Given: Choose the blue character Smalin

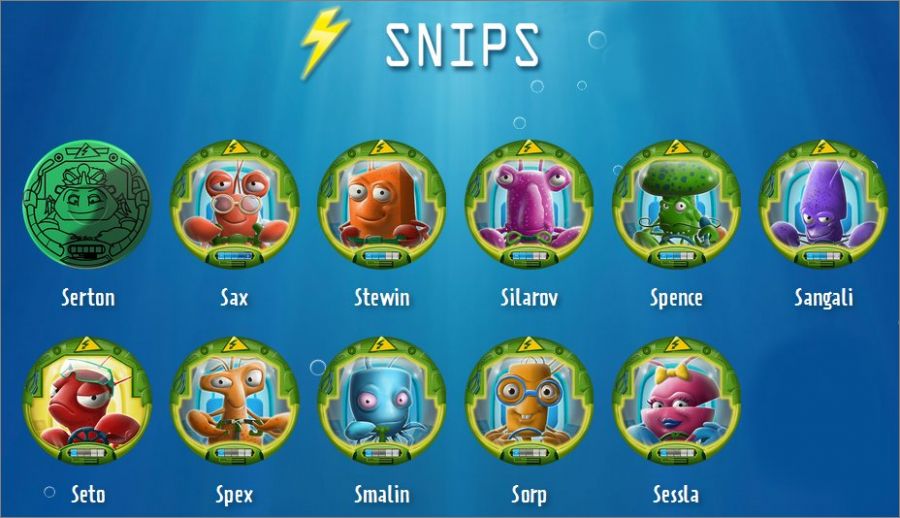Looking at the screenshot, I should pyautogui.click(x=381, y=401).
